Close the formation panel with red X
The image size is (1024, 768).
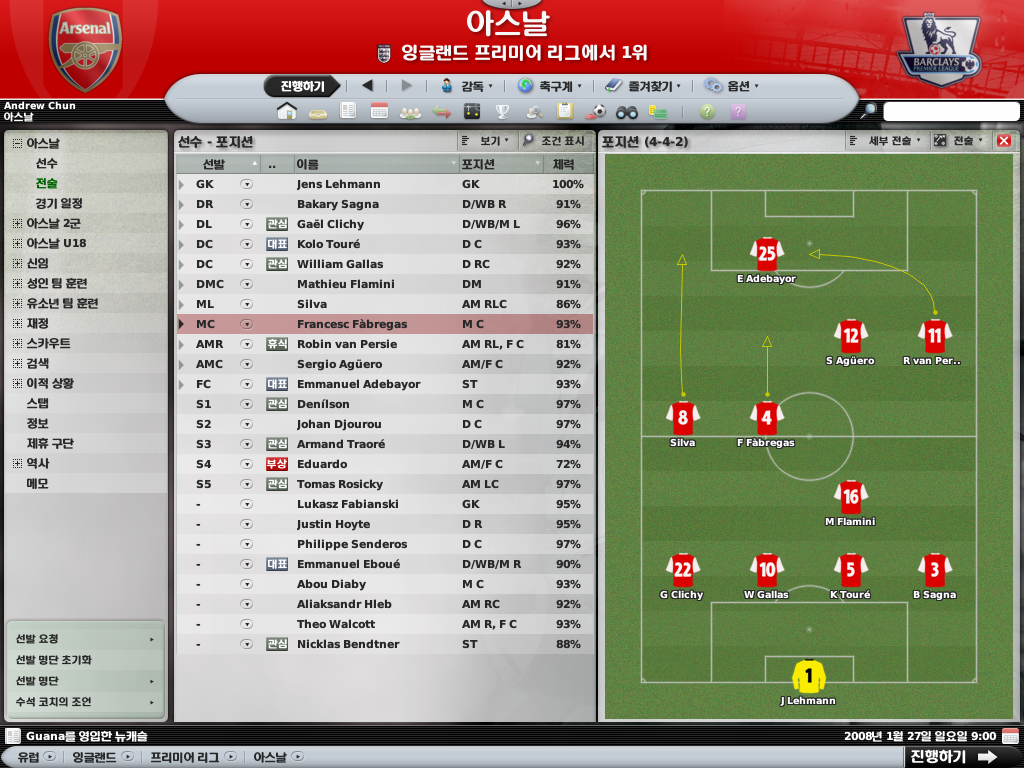point(1004,141)
